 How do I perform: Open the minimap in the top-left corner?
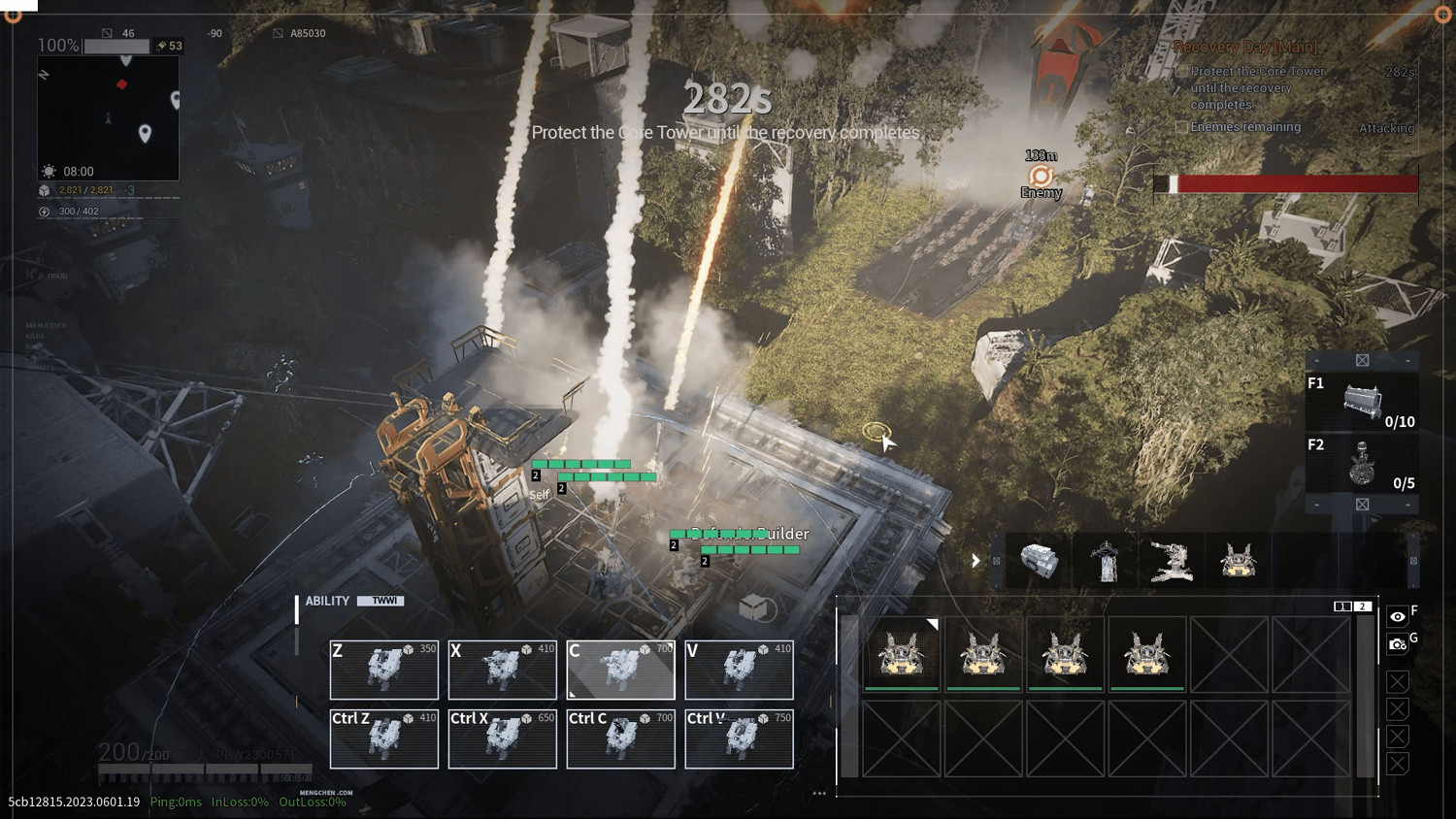[x=108, y=117]
